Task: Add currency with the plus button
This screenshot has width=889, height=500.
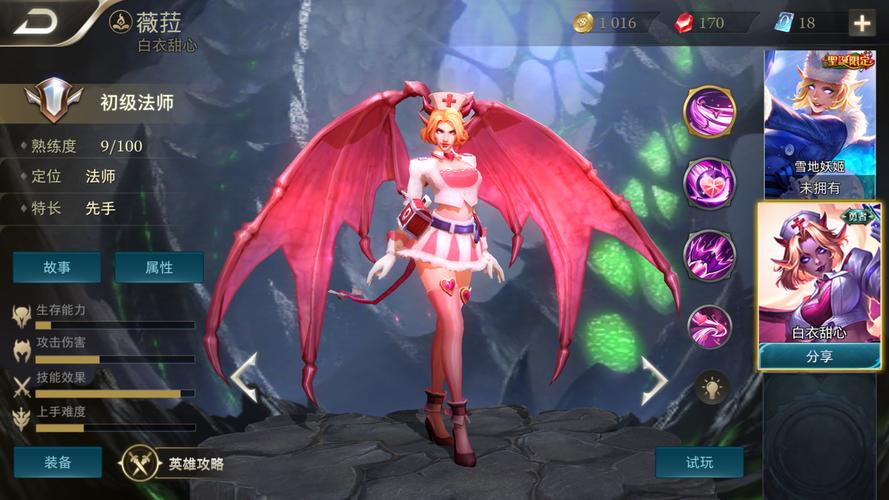Action: [x=861, y=22]
